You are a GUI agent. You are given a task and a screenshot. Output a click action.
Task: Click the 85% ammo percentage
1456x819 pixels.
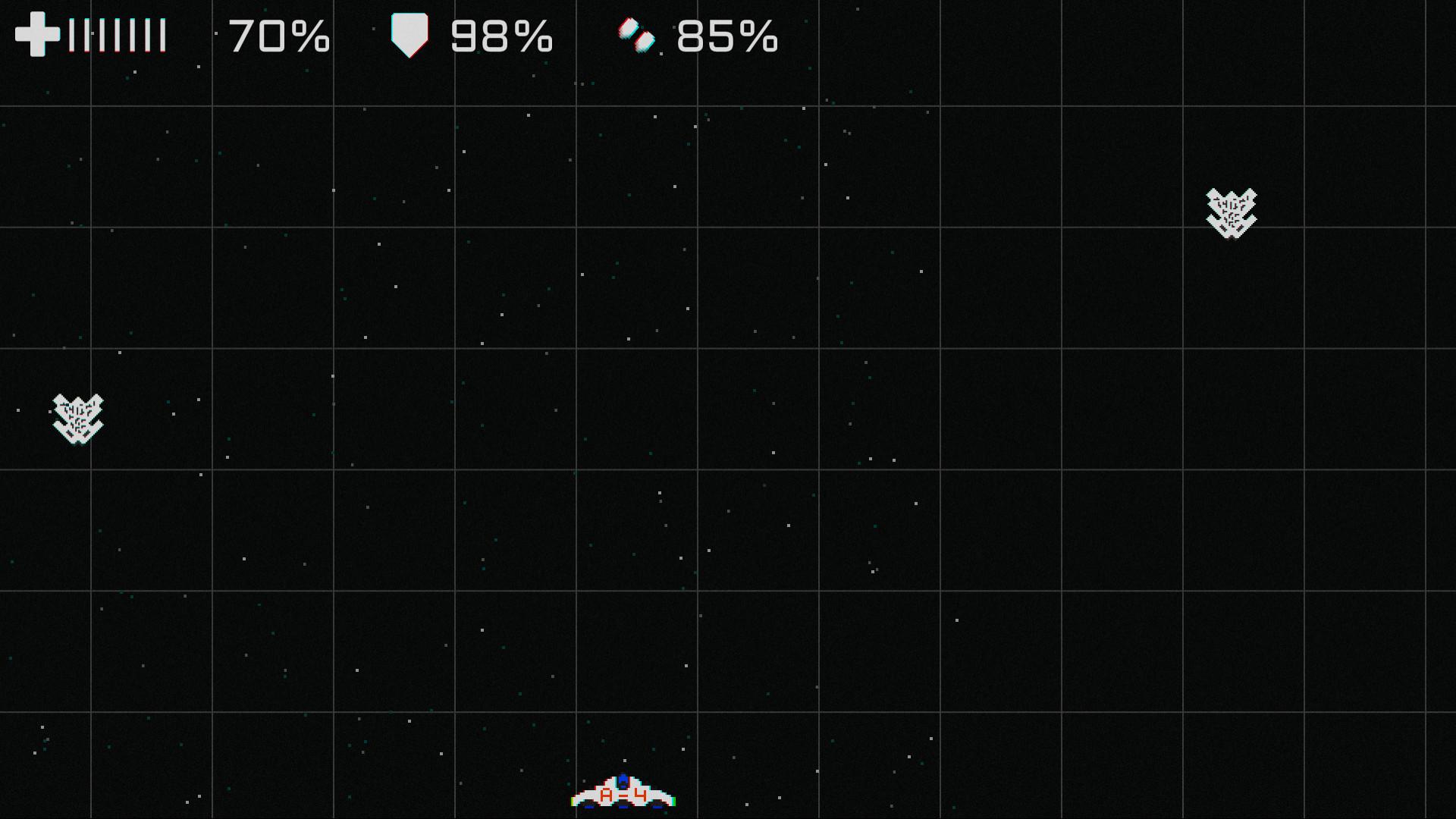pos(728,35)
